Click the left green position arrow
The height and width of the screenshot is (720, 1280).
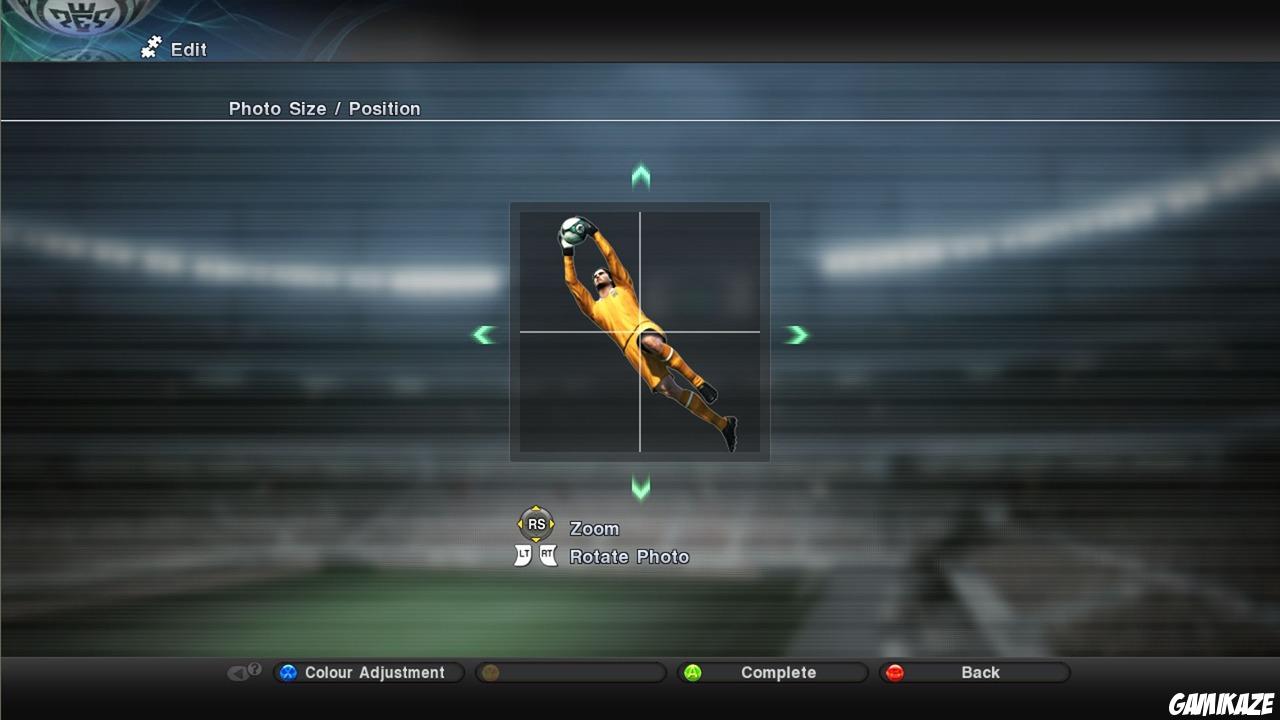click(x=484, y=334)
